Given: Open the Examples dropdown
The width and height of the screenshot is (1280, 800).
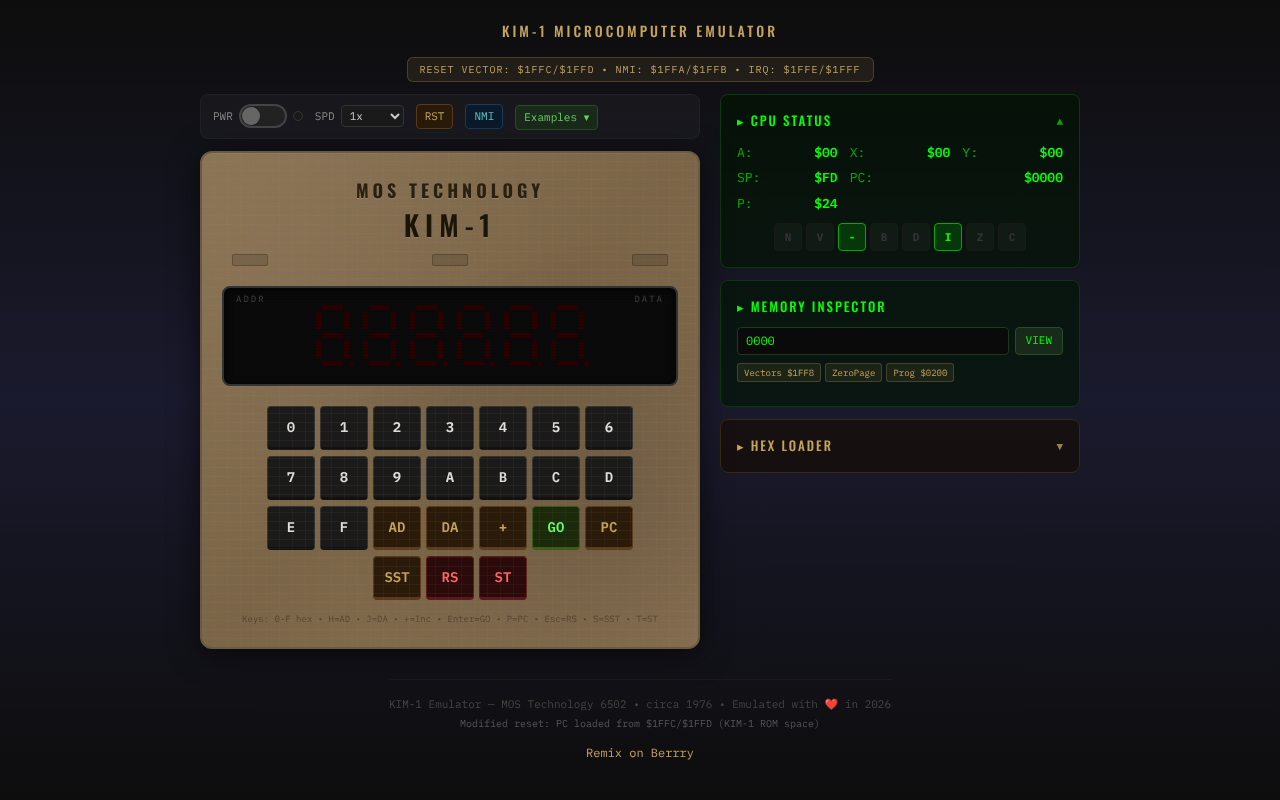Looking at the screenshot, I should pos(556,117).
